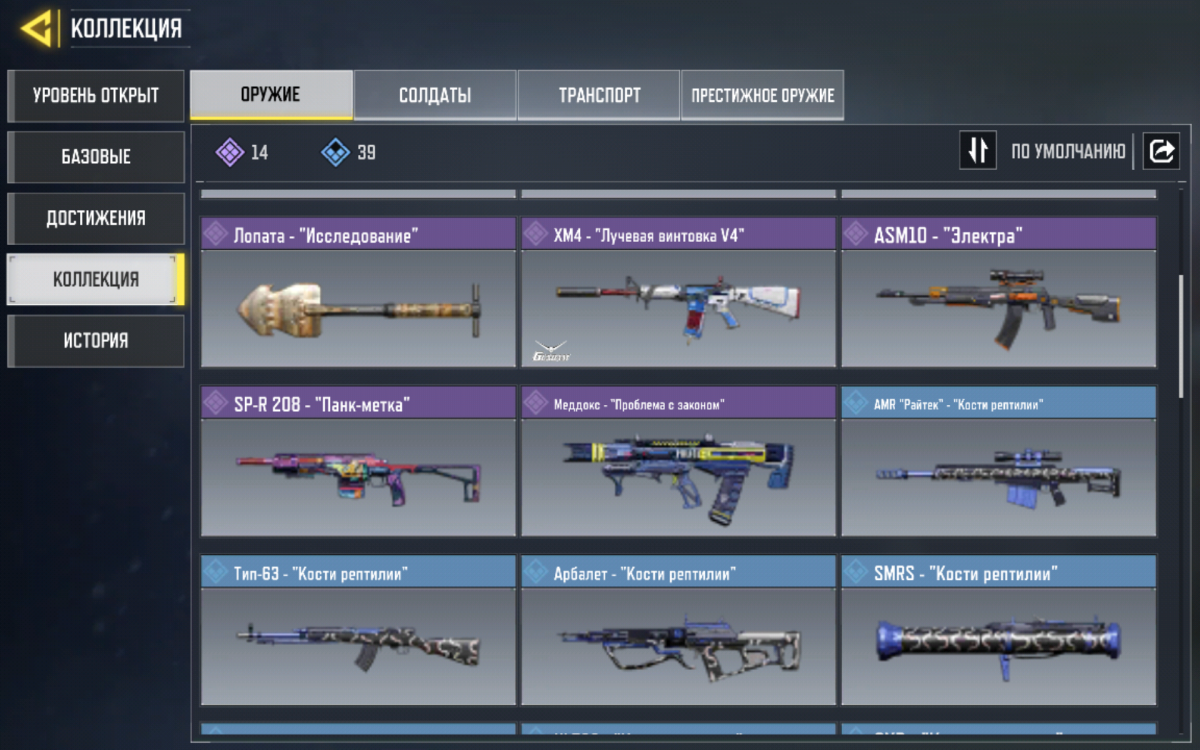Pick the Меддокс "Проблема с законом" card
This screenshot has width=1200, height=750.
coord(678,462)
